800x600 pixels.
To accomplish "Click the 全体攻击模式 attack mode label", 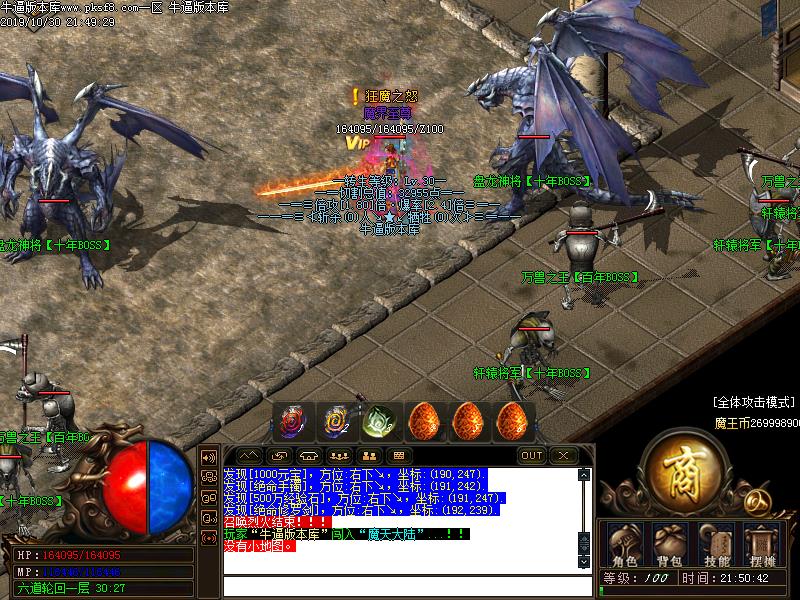I will tap(753, 402).
